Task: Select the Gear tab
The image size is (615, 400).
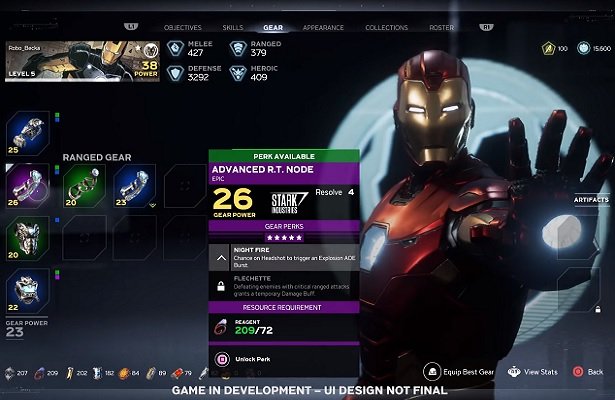Action: tap(272, 28)
